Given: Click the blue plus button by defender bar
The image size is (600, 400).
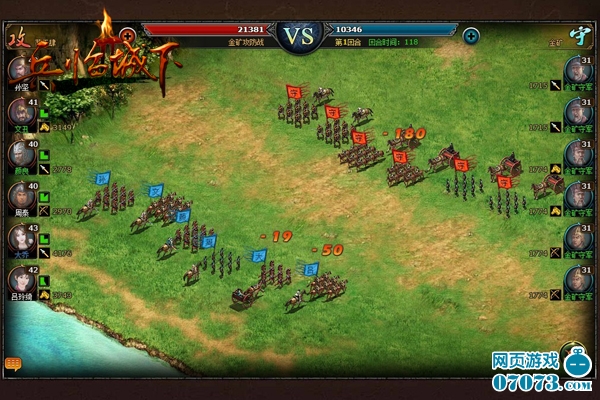Looking at the screenshot, I should (471, 36).
